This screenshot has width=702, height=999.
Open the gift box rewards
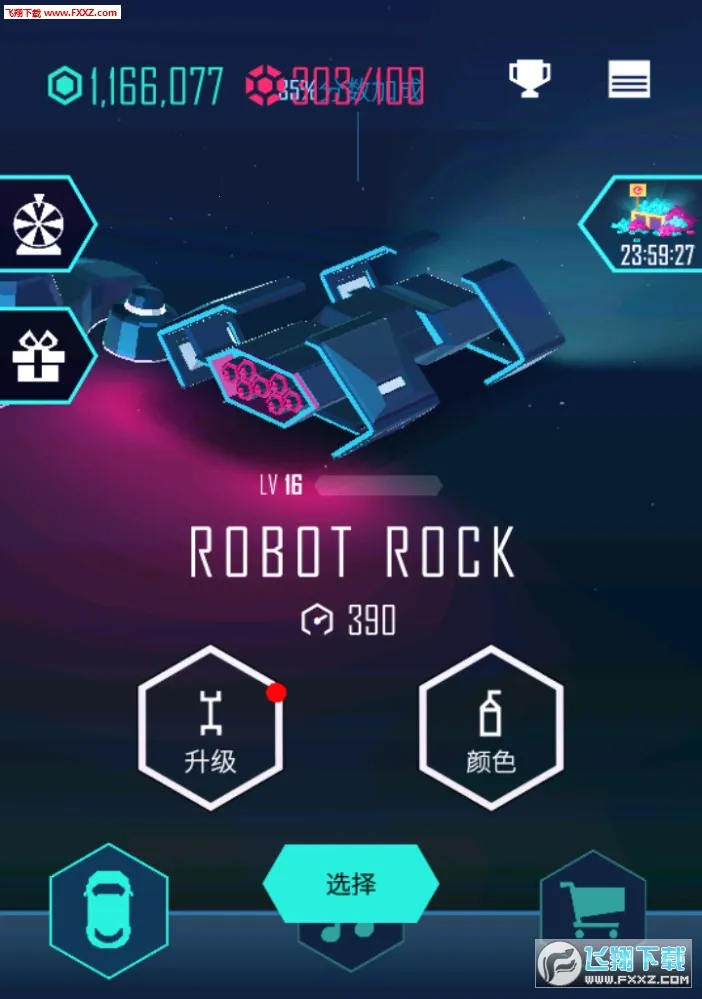click(x=38, y=355)
